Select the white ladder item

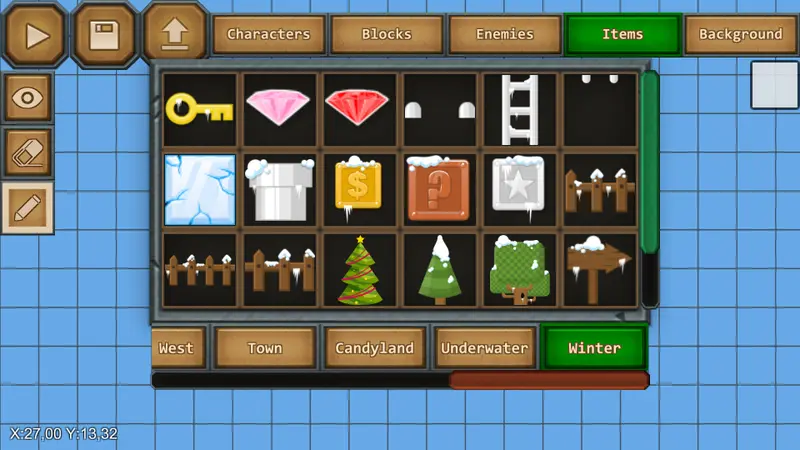pyautogui.click(x=520, y=108)
